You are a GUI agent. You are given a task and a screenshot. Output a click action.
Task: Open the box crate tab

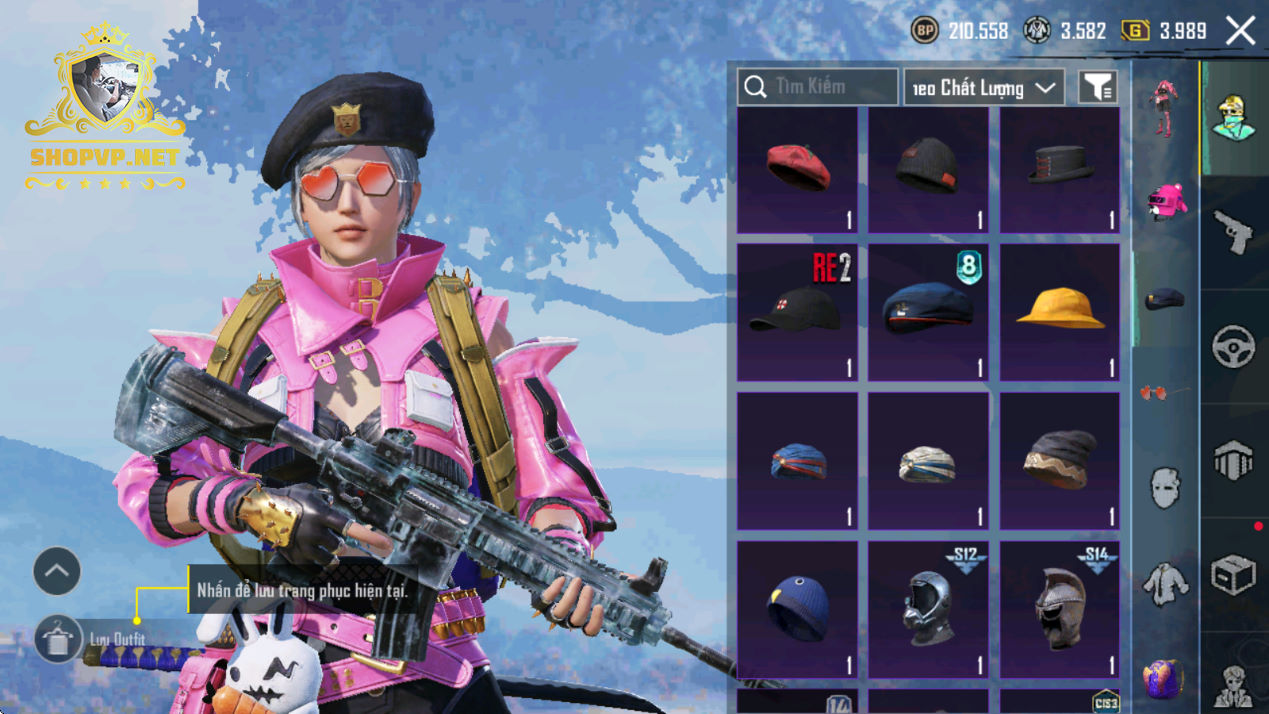pyautogui.click(x=1234, y=575)
